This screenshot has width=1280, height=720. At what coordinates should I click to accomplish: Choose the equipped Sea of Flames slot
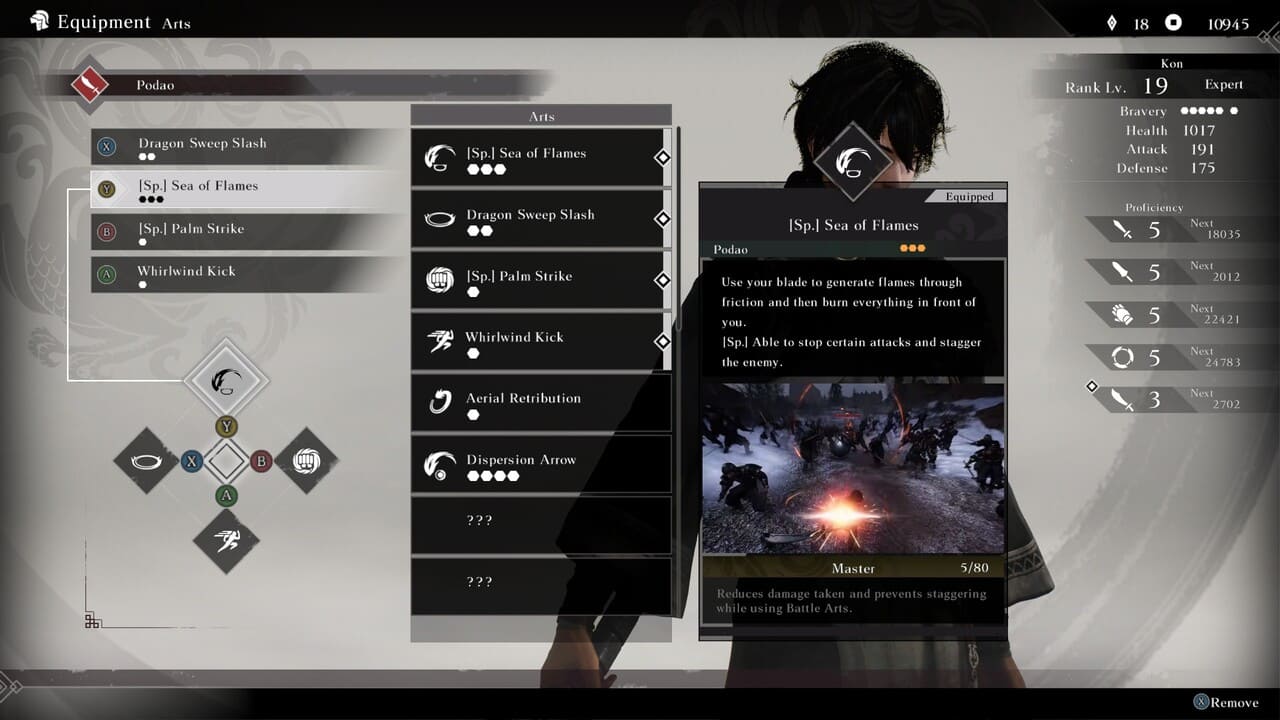(x=245, y=190)
